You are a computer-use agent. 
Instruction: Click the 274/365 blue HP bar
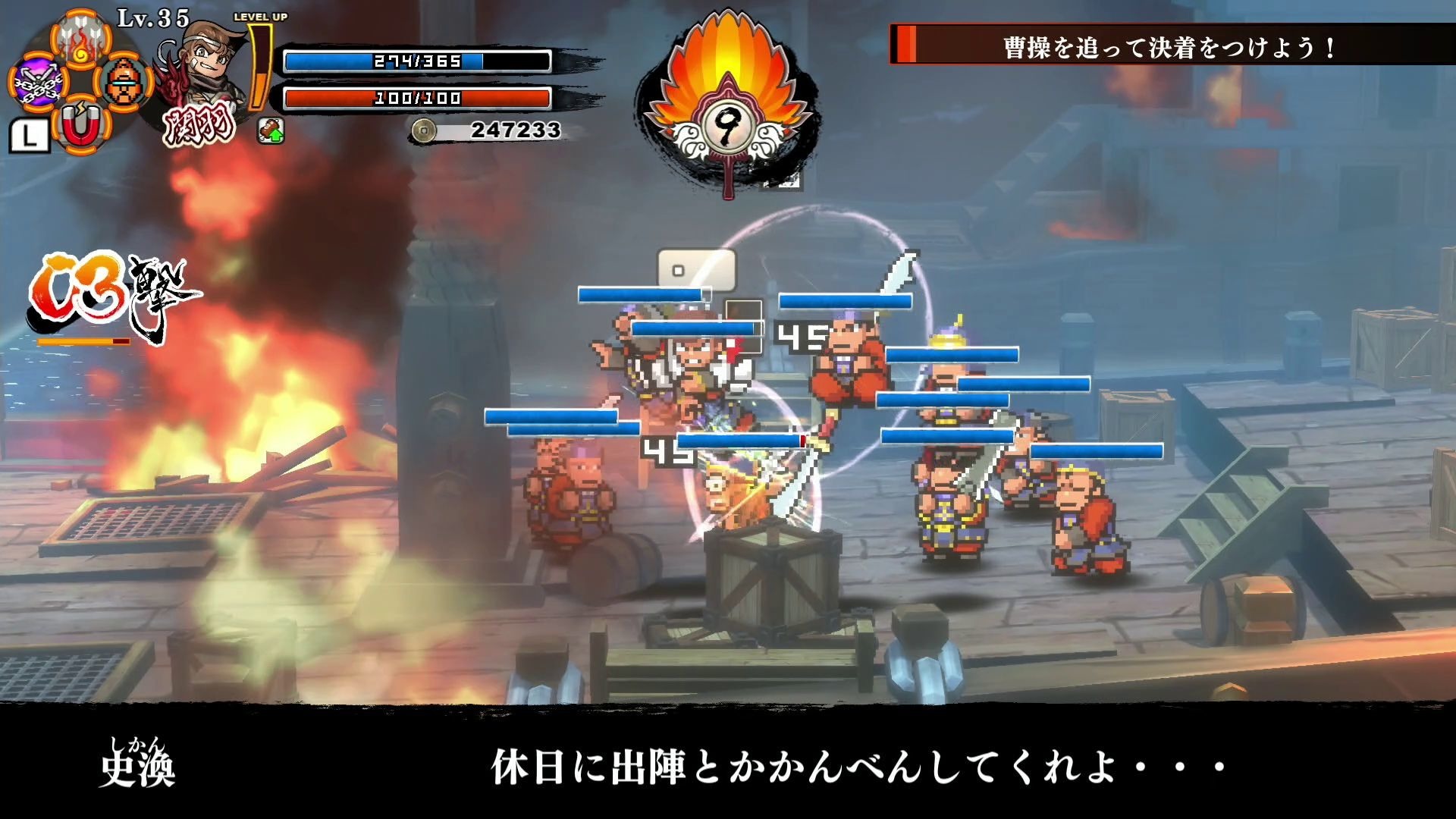coord(419,61)
